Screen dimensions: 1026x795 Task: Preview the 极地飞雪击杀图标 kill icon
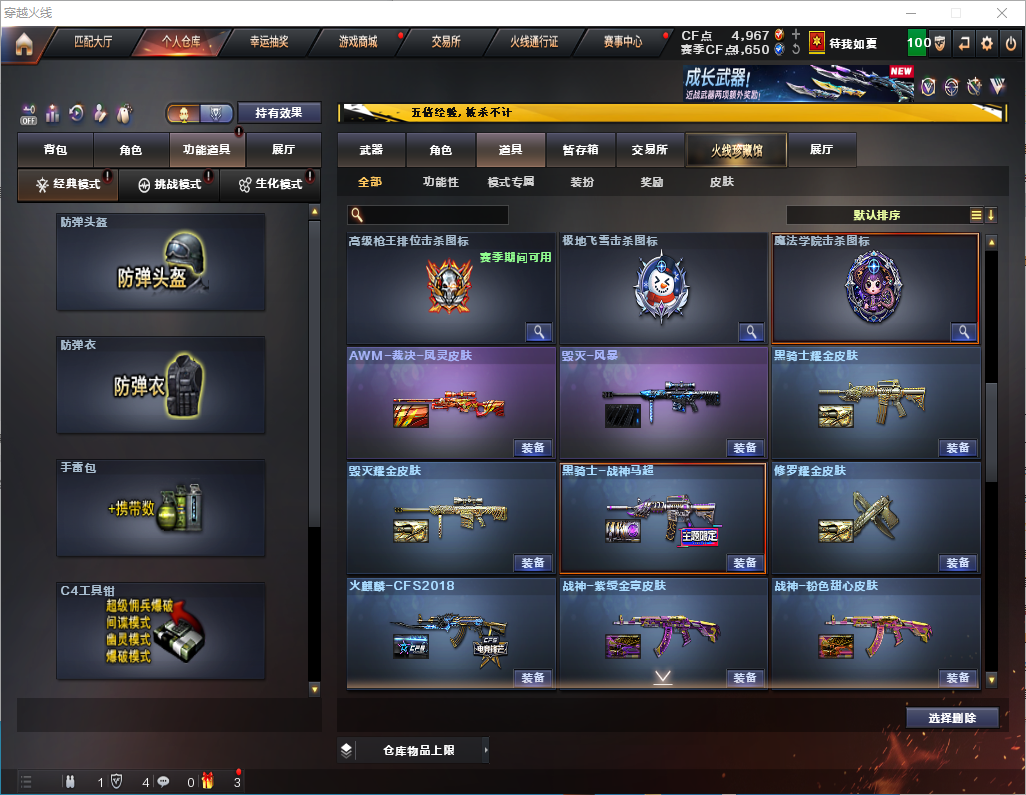click(751, 332)
